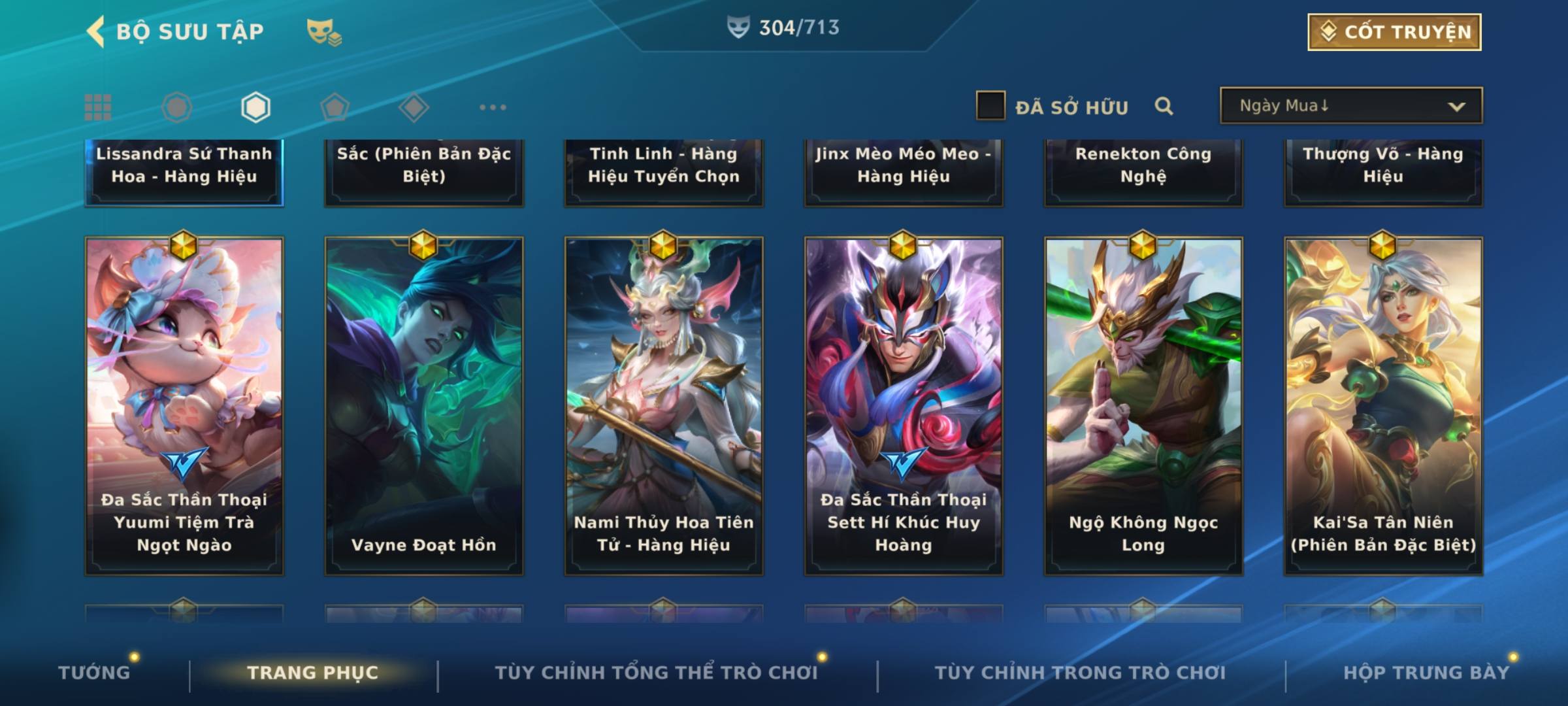
Task: Open Nami Thủy Hoa Tiên Tử skin
Action: coord(664,405)
